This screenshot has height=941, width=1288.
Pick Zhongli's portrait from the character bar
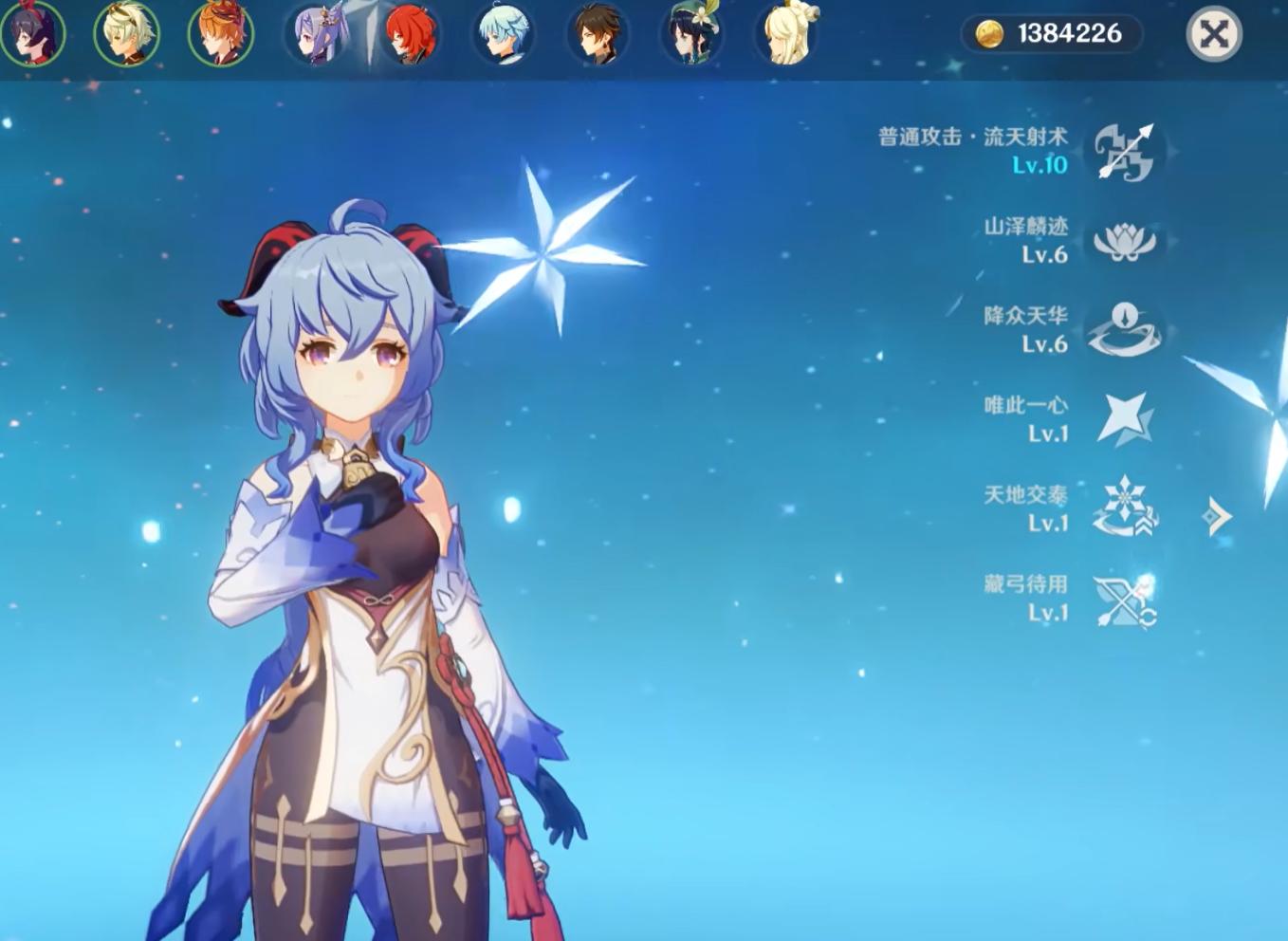(598, 34)
